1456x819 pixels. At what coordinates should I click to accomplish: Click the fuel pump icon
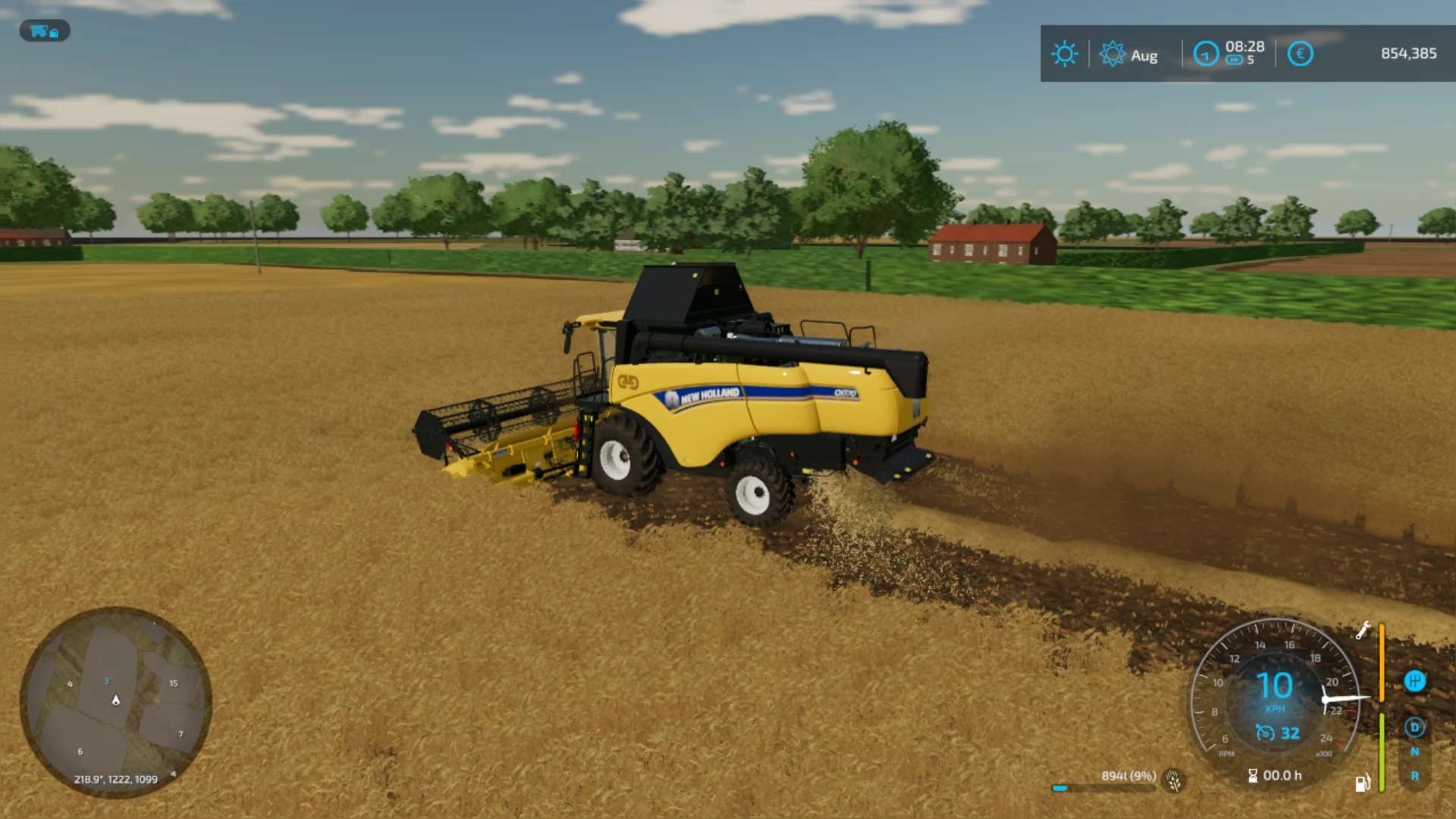1362,783
